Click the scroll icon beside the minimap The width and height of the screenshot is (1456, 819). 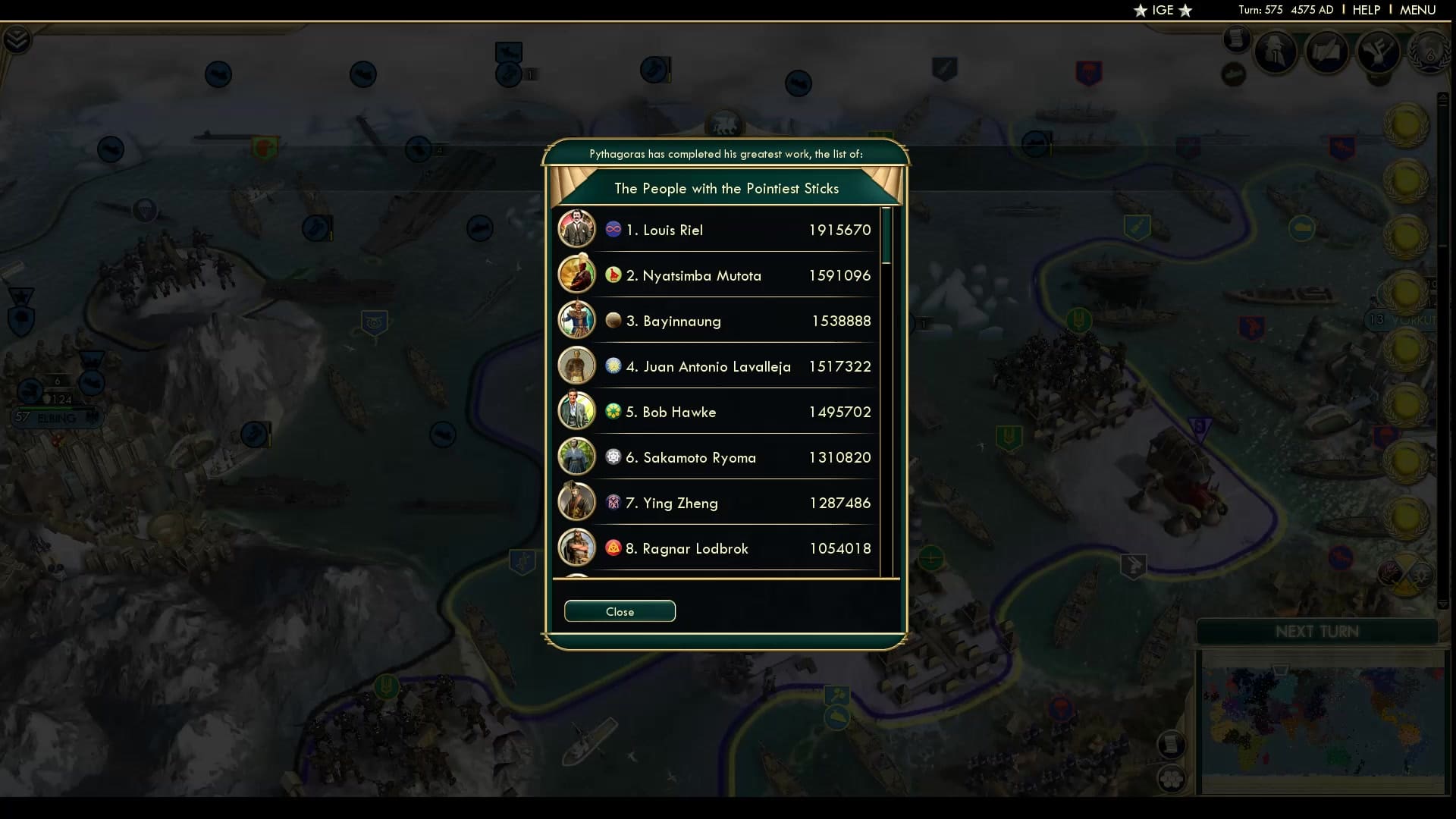coord(1172,743)
